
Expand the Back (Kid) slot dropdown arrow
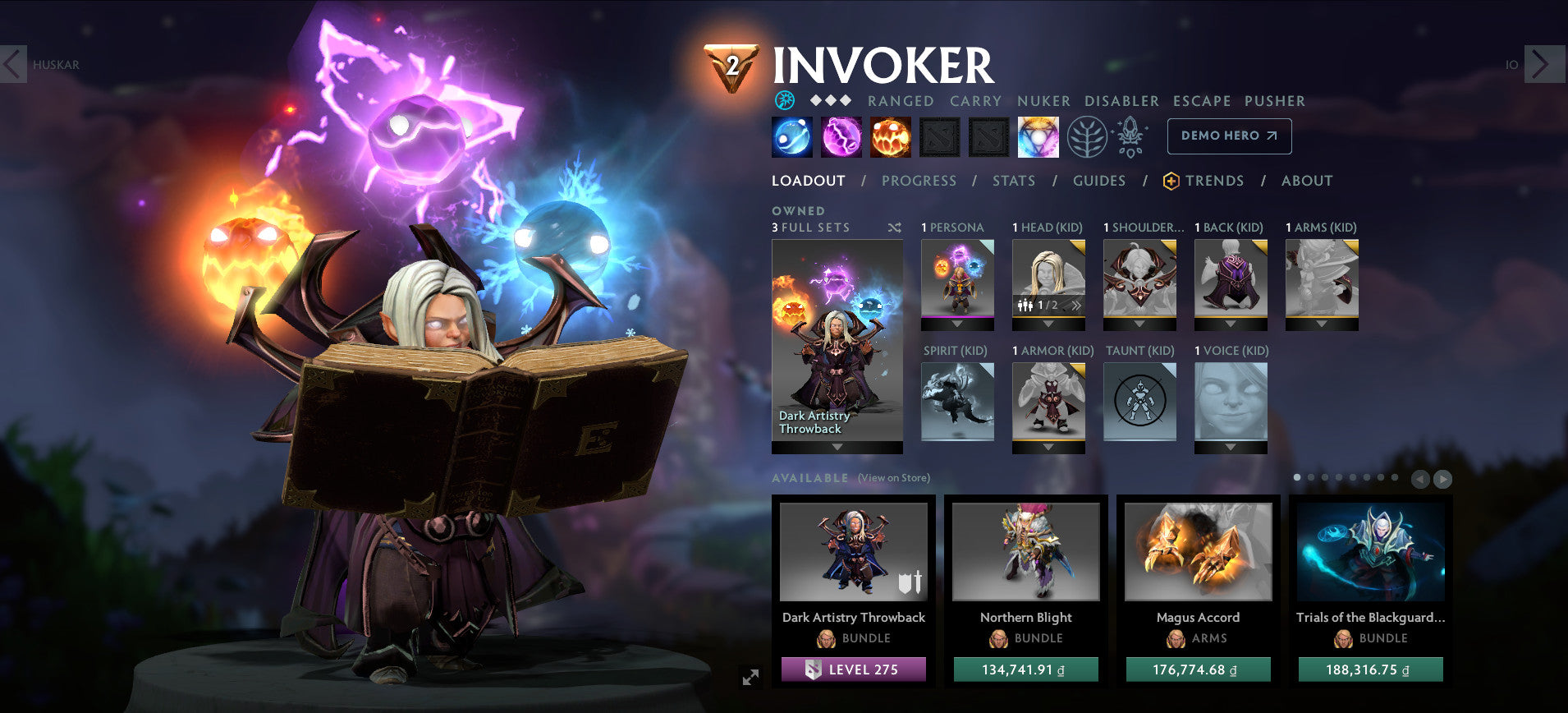(x=1230, y=323)
